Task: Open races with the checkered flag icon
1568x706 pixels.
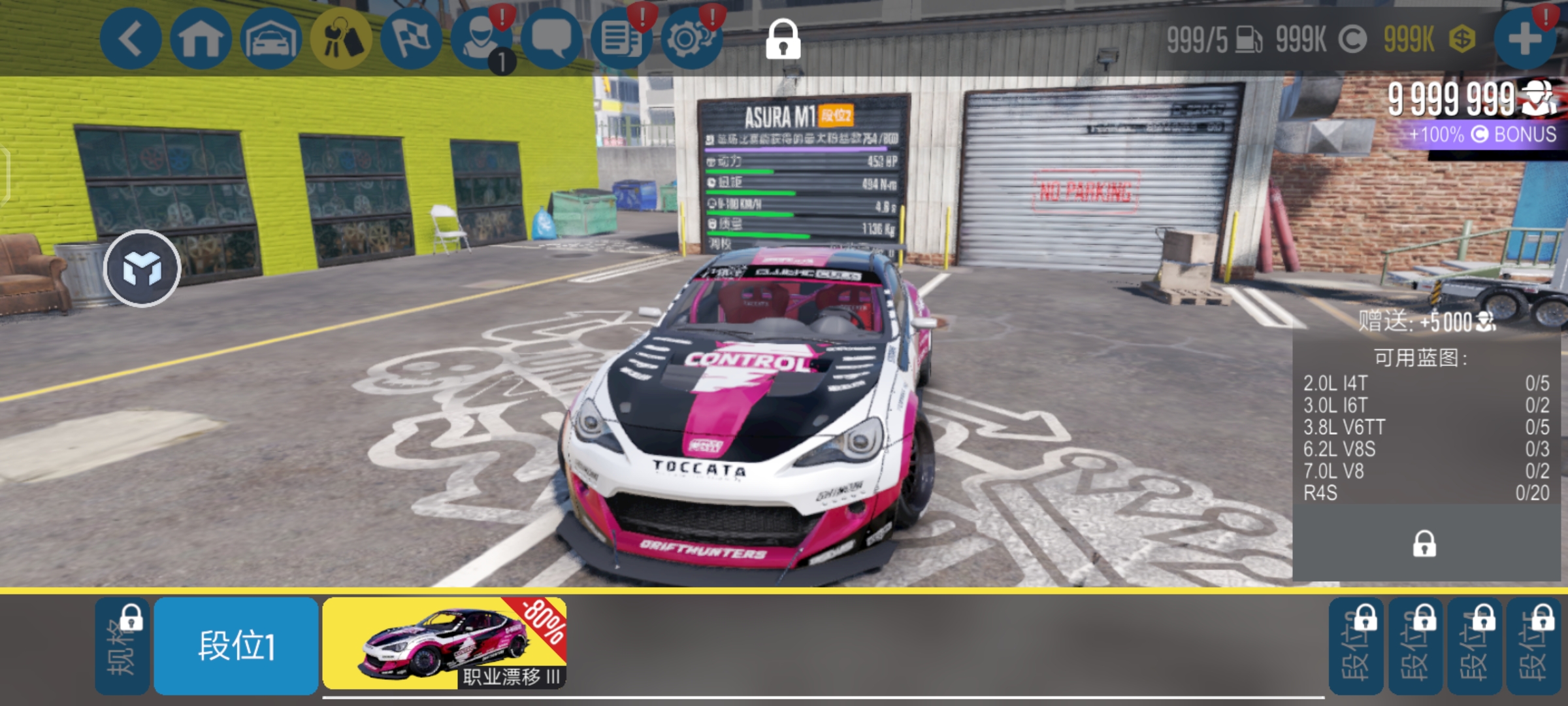Action: (x=411, y=39)
